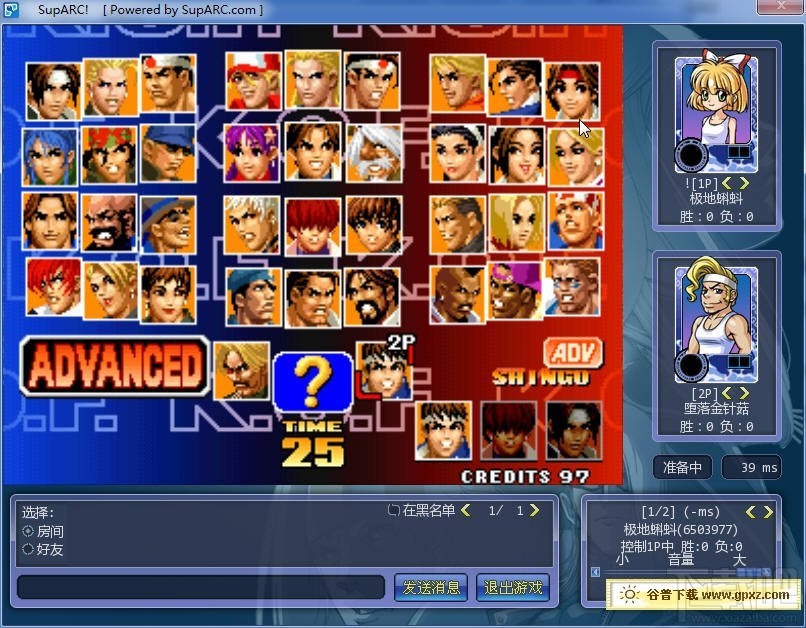Click the 准备中 ready status button
This screenshot has width=806, height=628.
pos(683,467)
